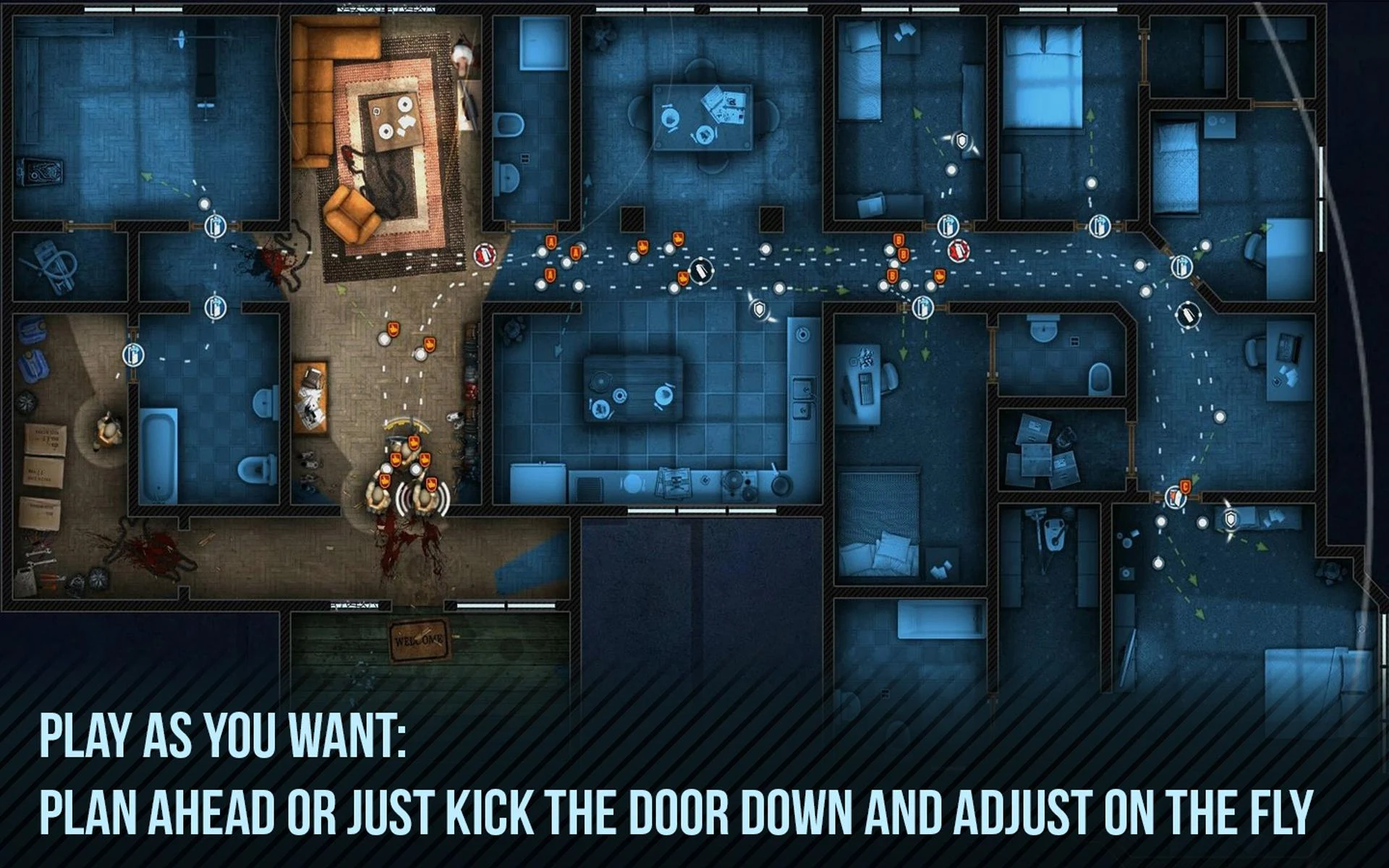Click the red restricted-door icon beside the B go-codes
The width and height of the screenshot is (1389, 868).
(959, 250)
